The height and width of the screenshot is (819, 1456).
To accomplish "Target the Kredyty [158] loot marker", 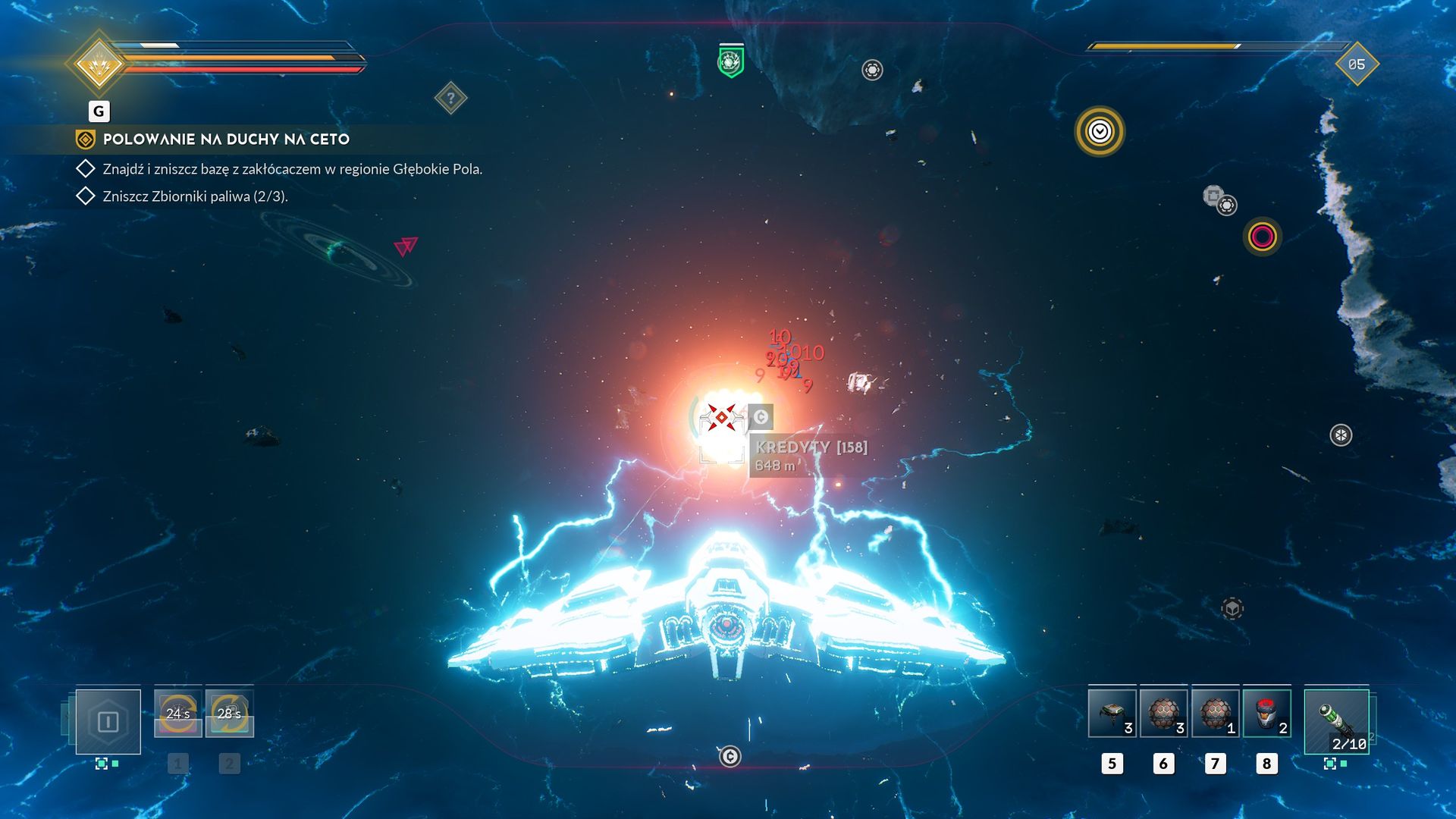I will [x=761, y=416].
